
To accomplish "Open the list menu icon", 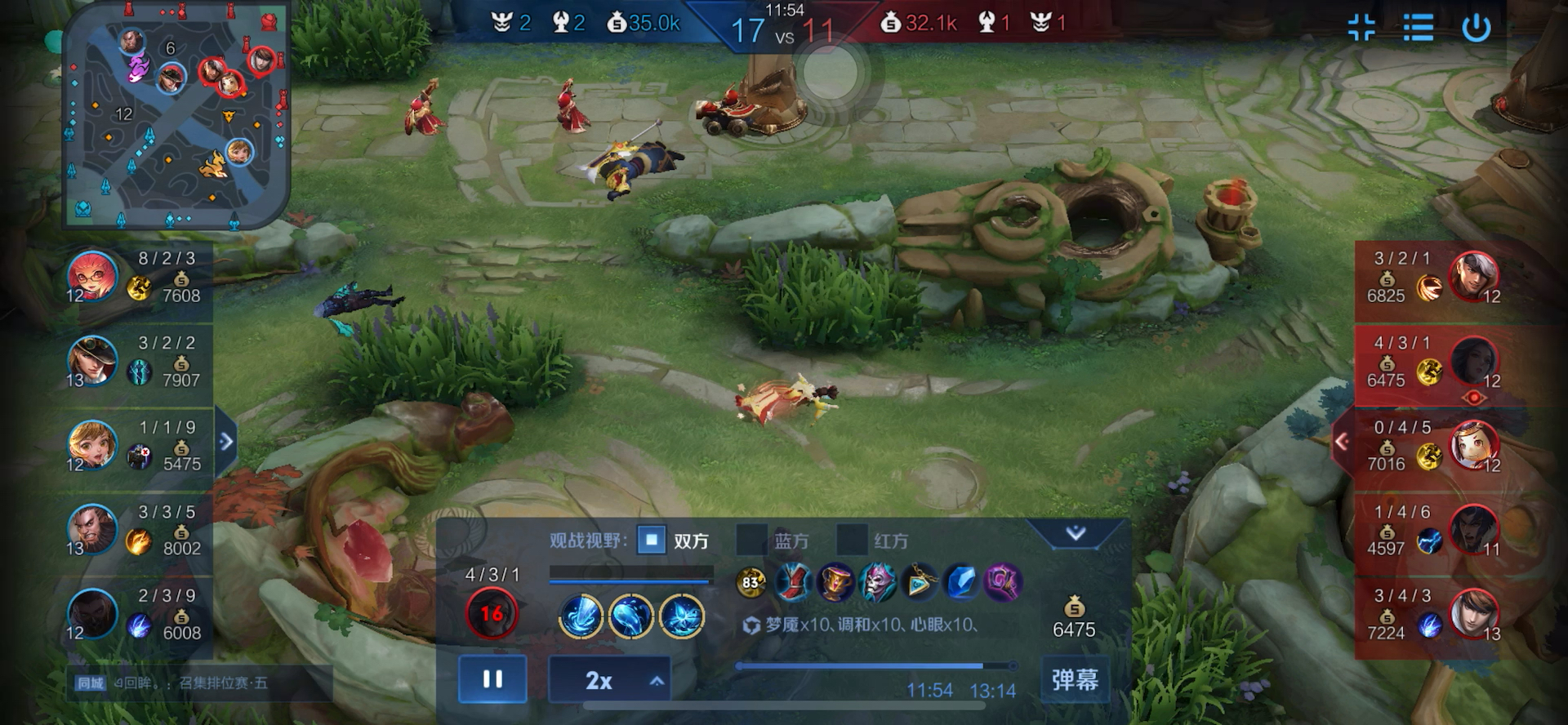I will click(x=1419, y=28).
